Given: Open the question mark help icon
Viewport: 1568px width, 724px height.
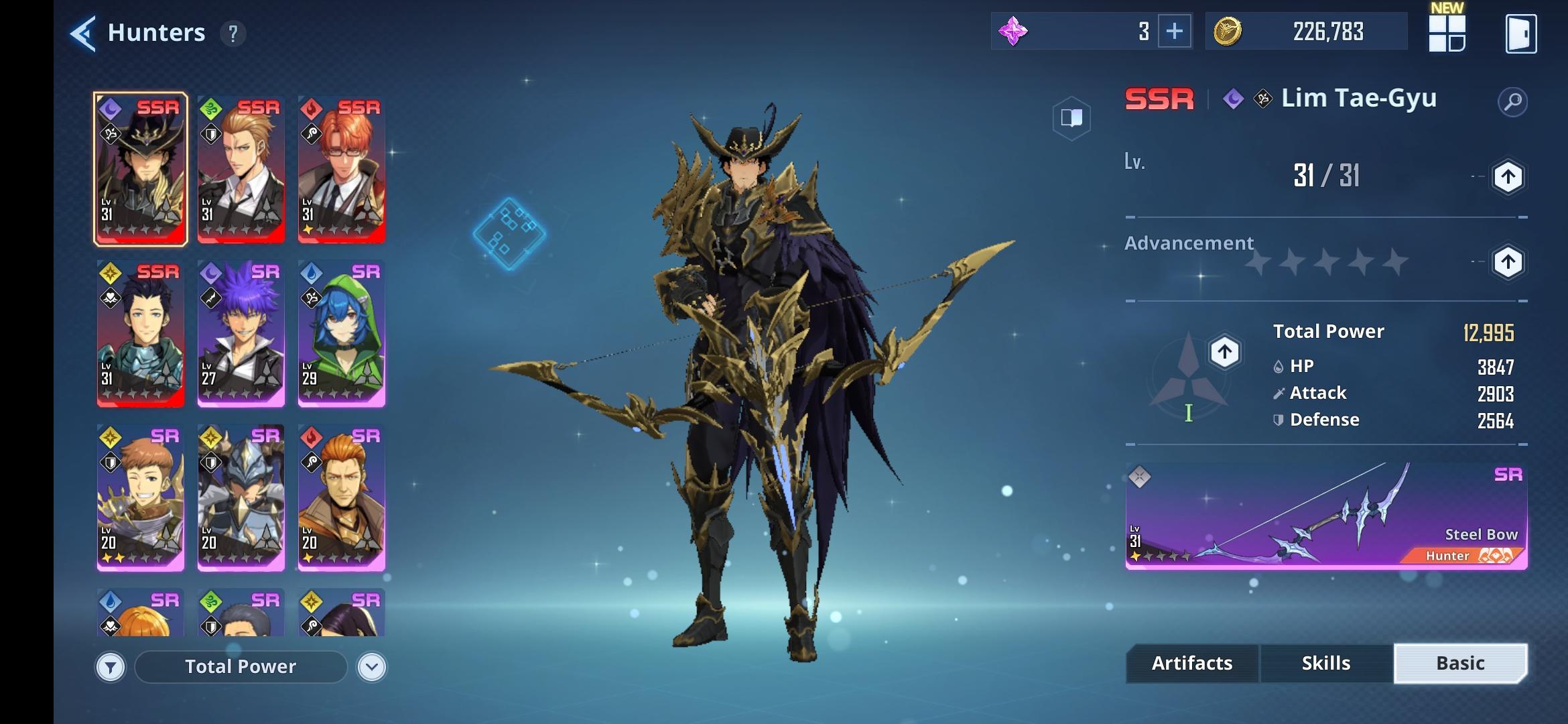Looking at the screenshot, I should pos(233,34).
